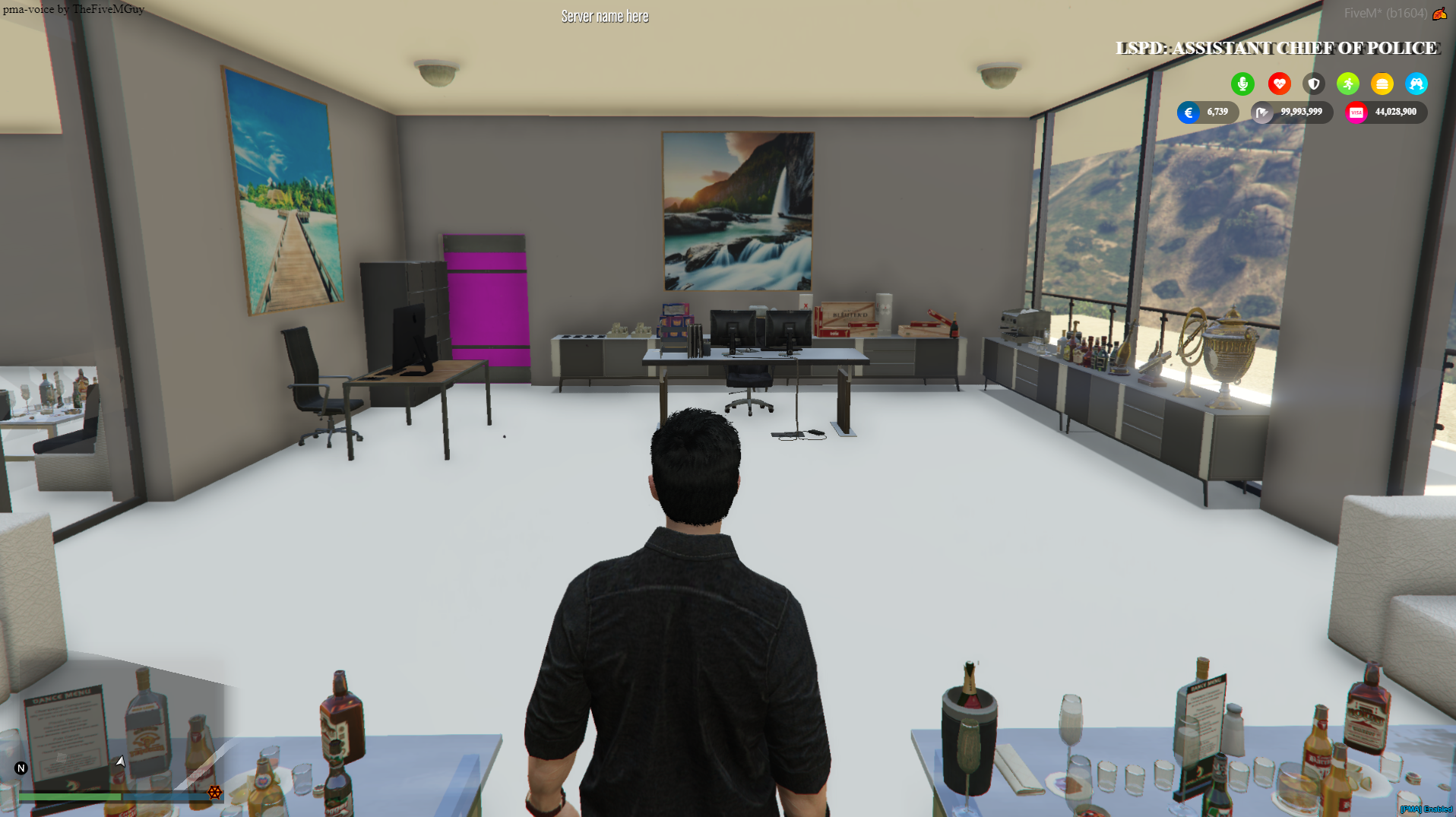Mute voice via the green microphone icon

pos(1243,84)
